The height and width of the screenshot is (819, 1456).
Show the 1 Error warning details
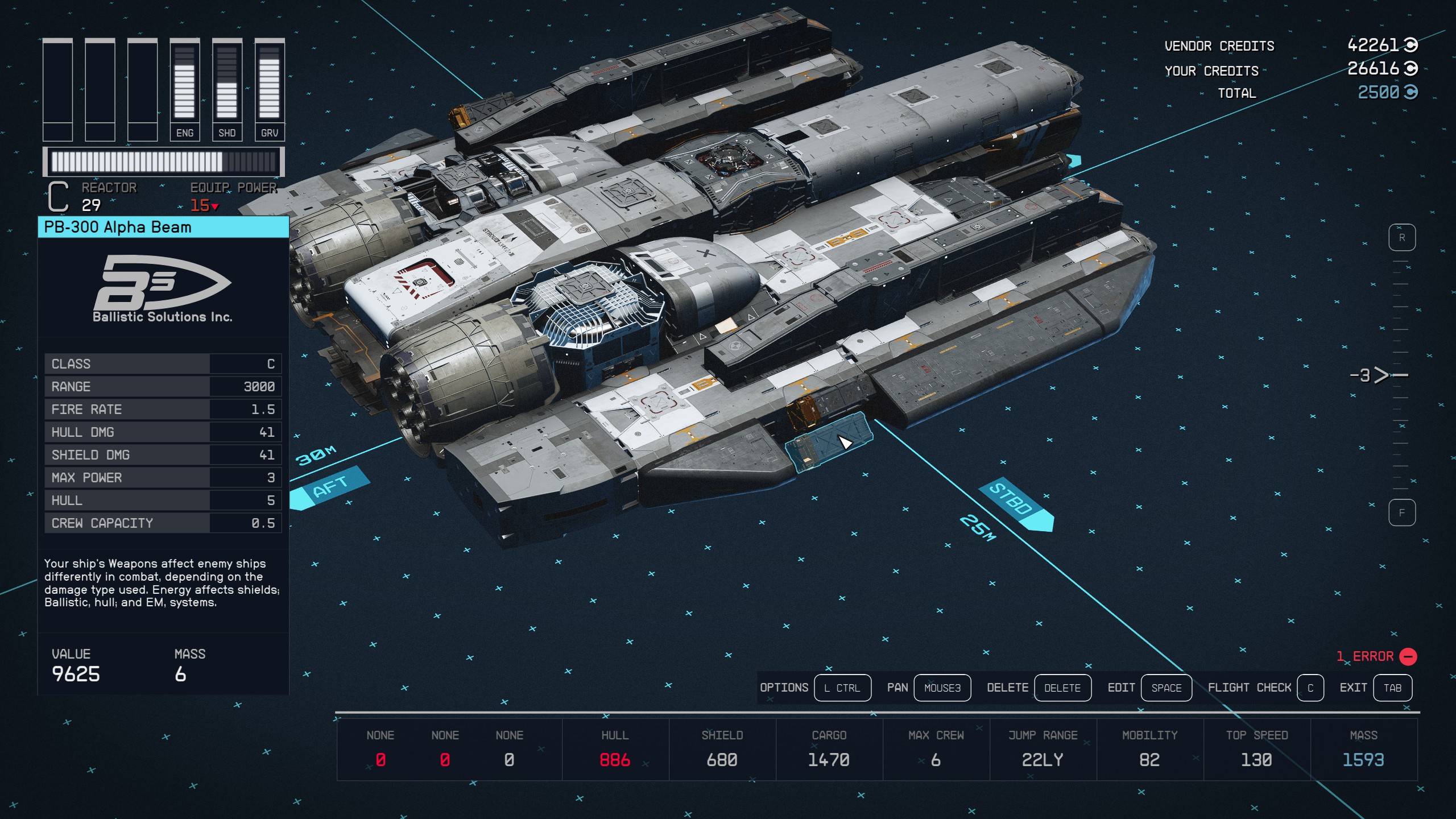point(1376,656)
